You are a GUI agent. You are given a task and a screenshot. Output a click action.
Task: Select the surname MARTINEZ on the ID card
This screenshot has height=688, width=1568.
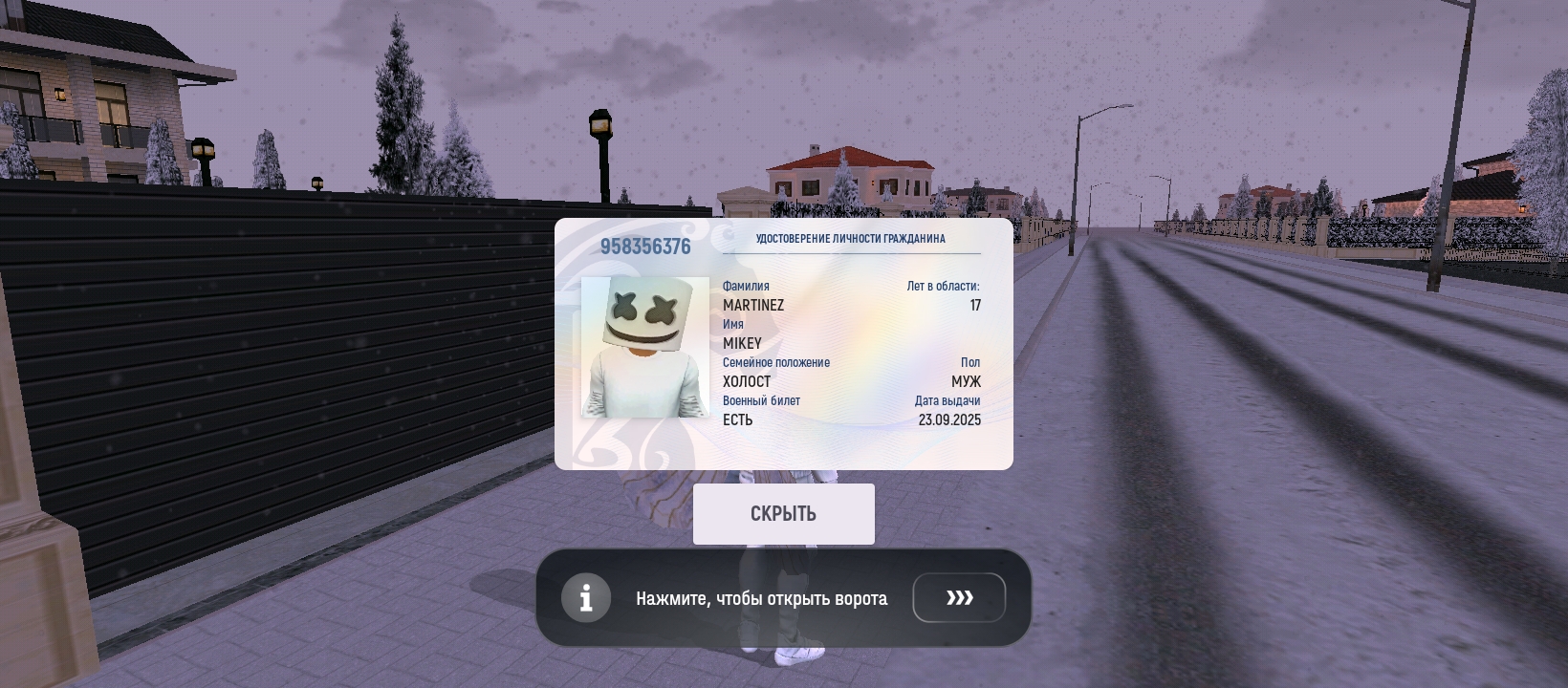(x=754, y=305)
